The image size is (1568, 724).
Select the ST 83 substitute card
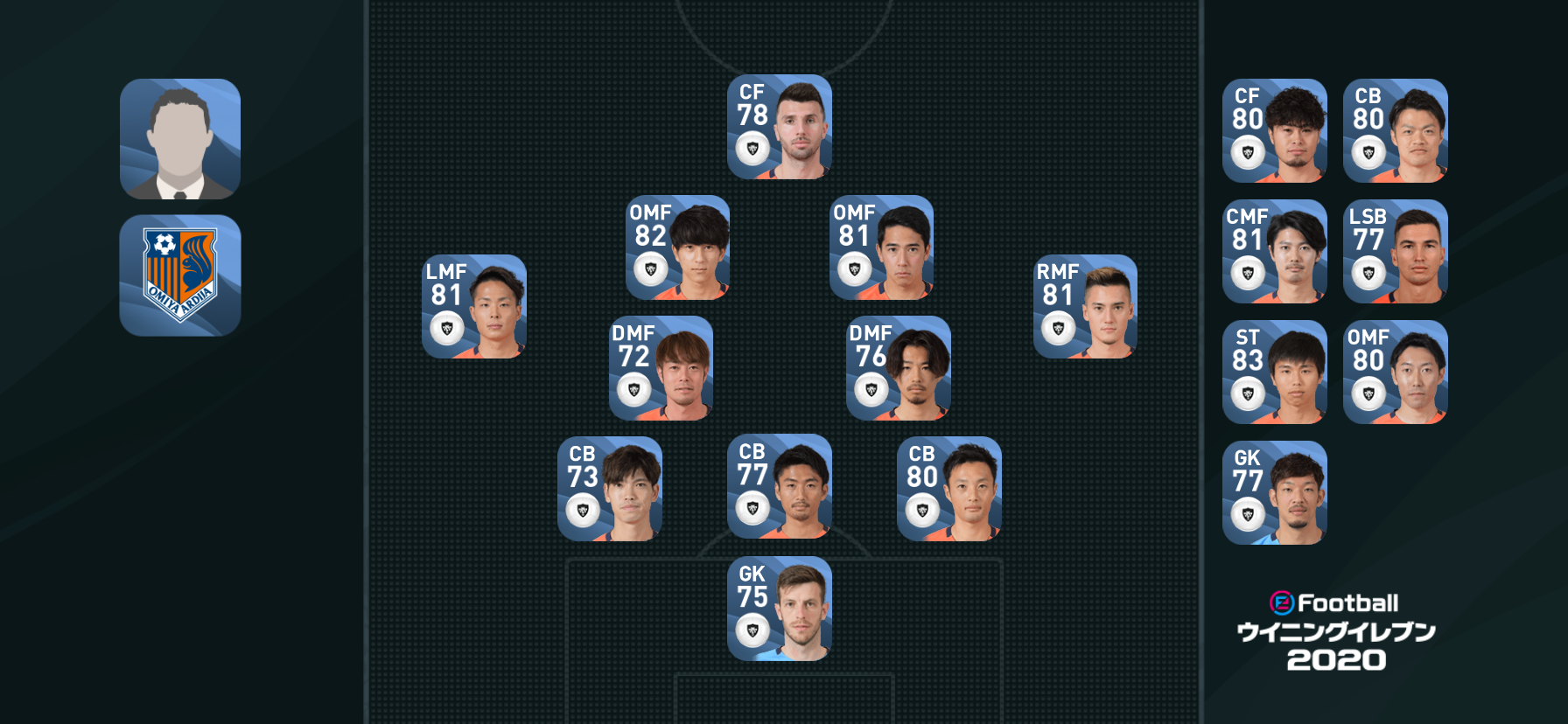tap(1274, 372)
